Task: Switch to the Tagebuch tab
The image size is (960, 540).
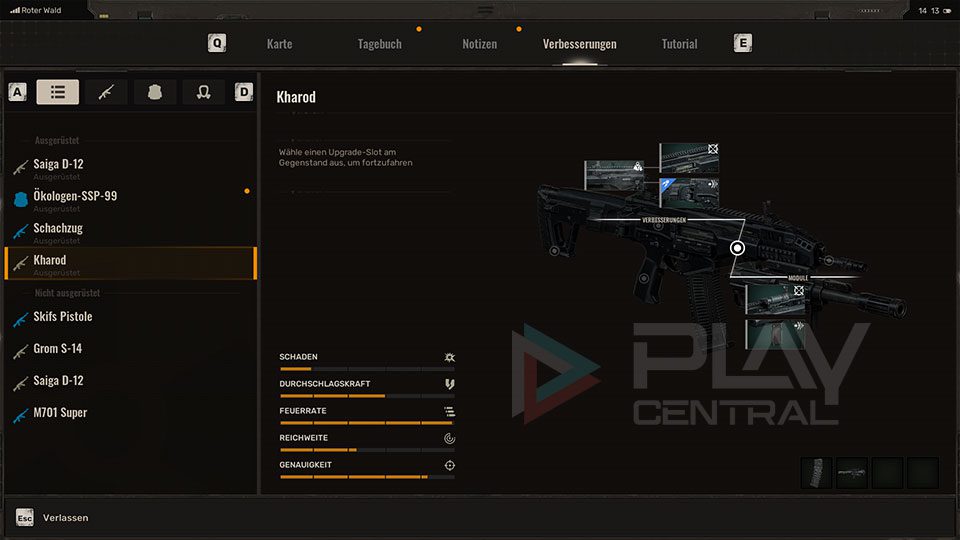Action: 379,44
